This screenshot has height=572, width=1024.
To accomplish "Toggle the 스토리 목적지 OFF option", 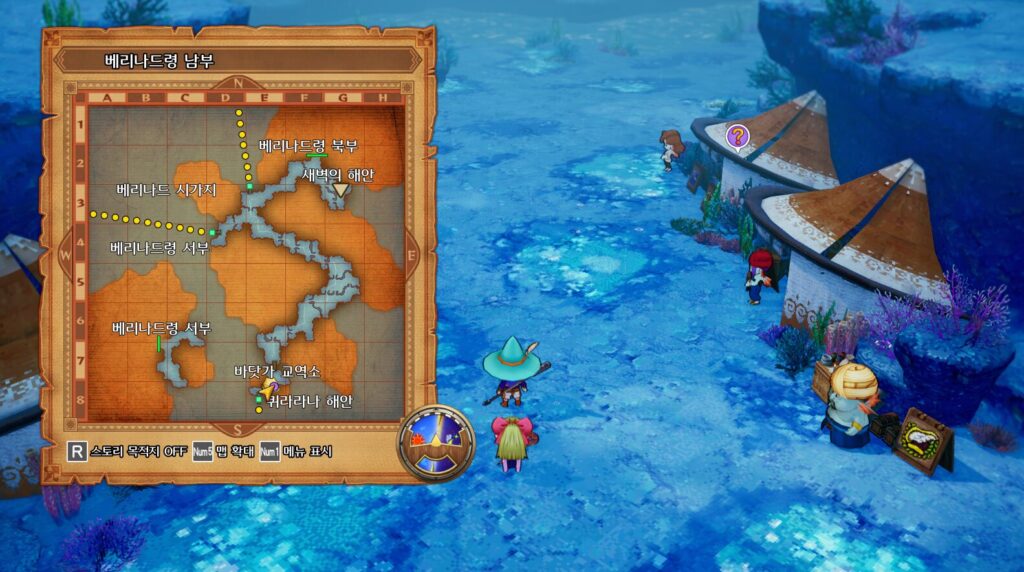I will 125,451.
